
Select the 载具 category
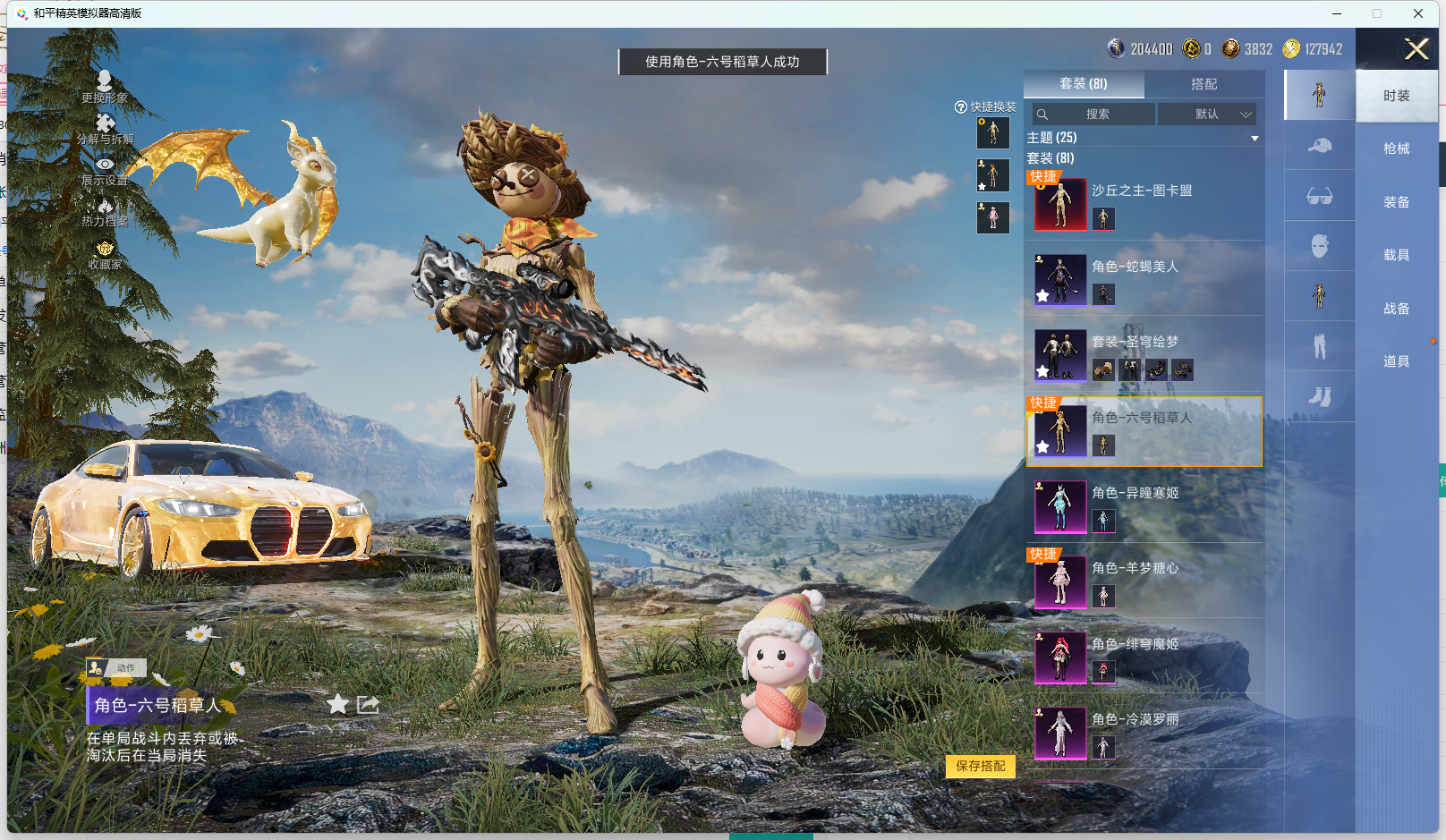coord(1396,255)
